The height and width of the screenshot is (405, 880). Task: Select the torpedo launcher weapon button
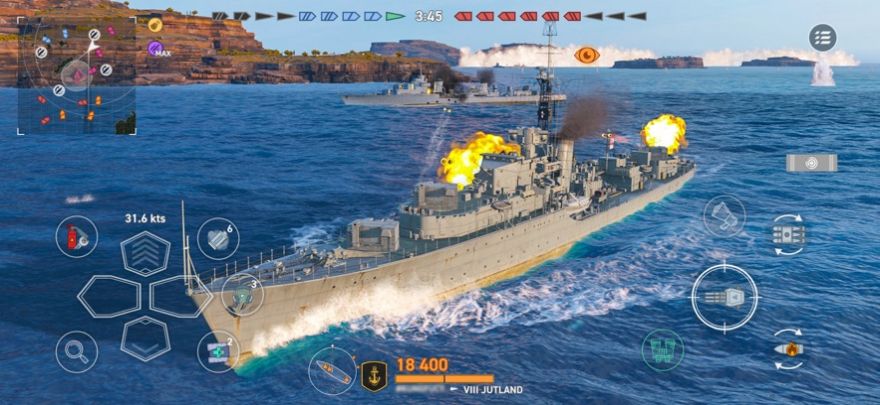(811, 163)
